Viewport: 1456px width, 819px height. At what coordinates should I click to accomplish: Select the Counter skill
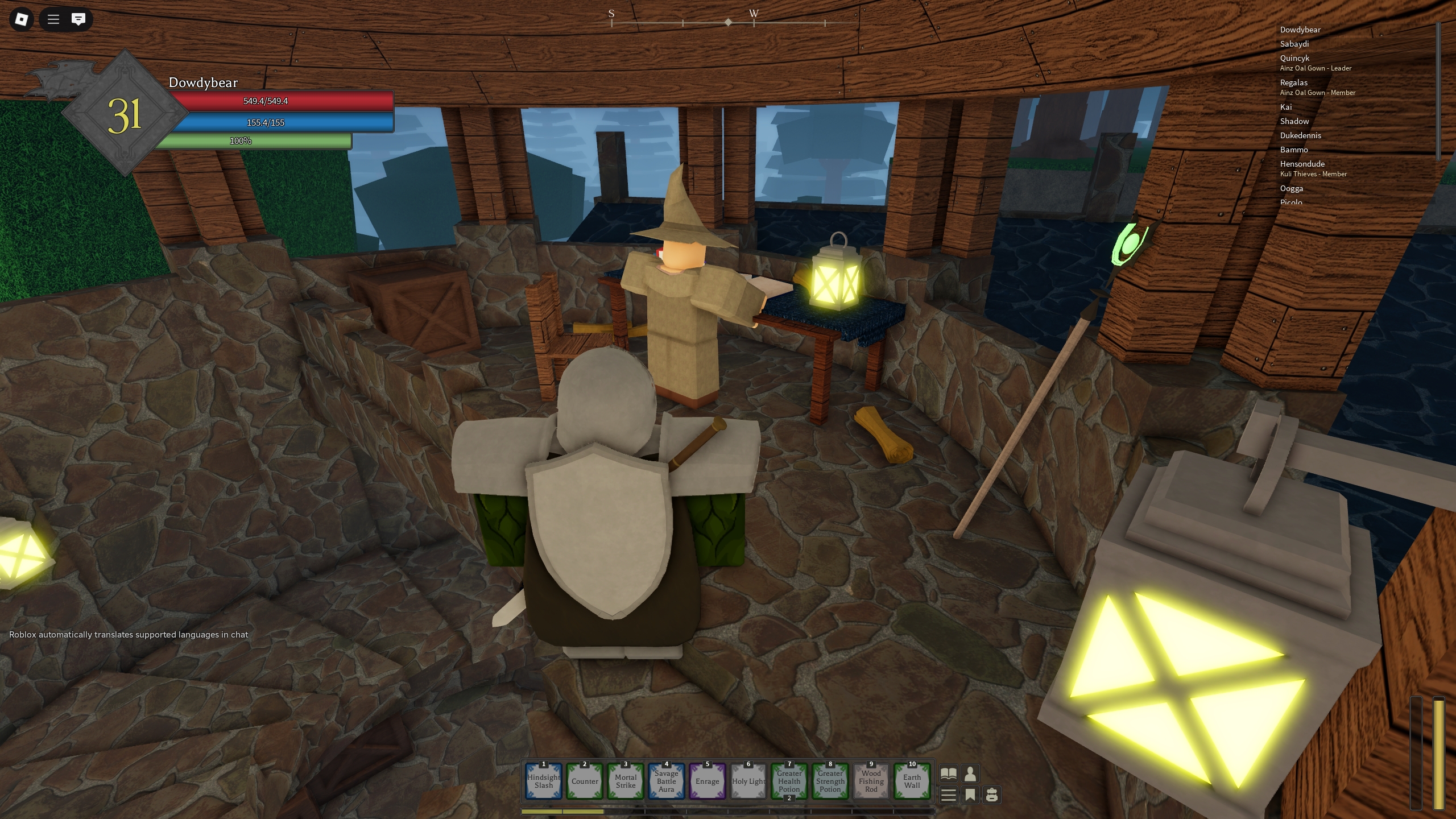pos(585,781)
